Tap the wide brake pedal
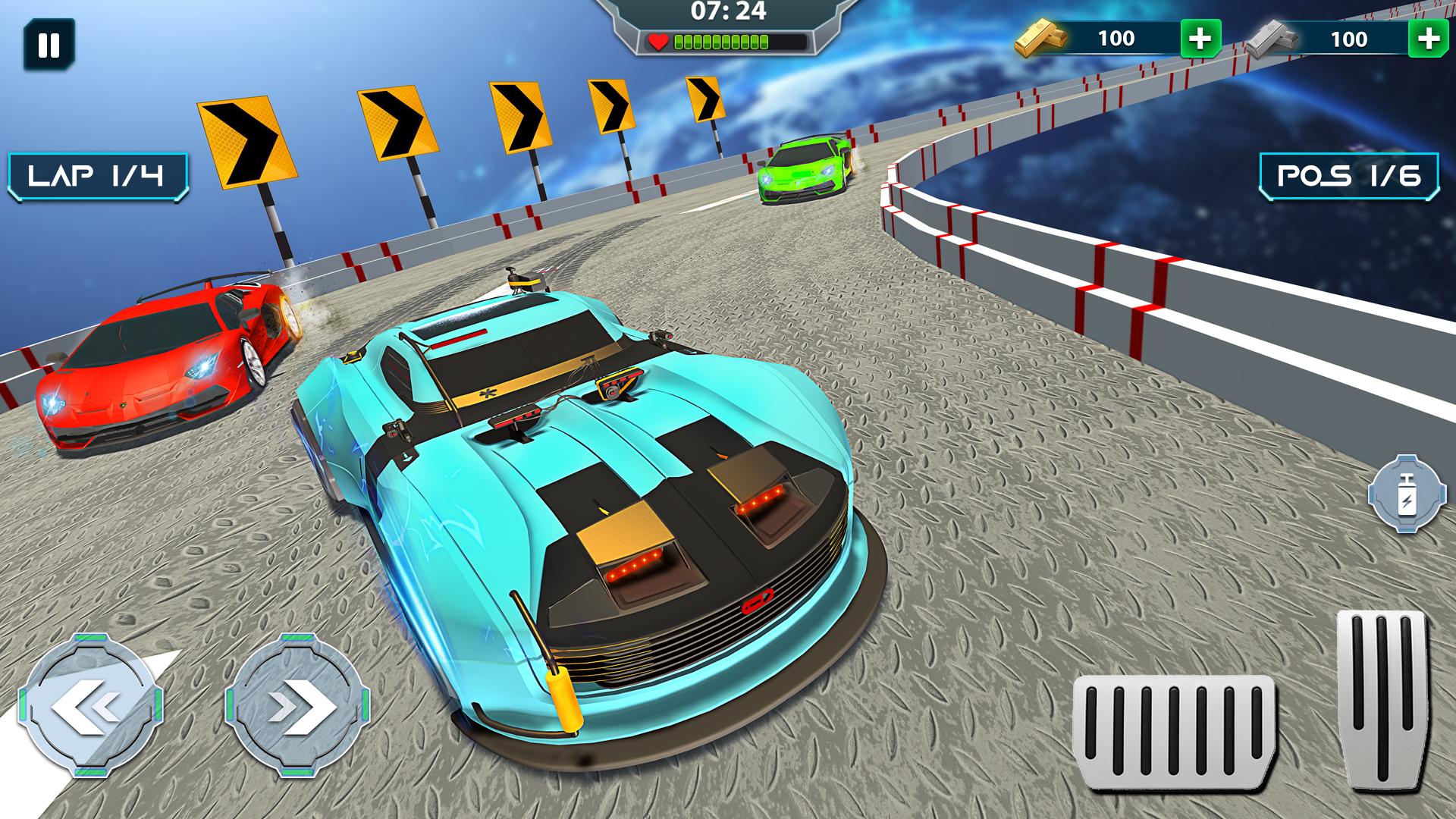This screenshot has height=819, width=1456. click(1172, 731)
